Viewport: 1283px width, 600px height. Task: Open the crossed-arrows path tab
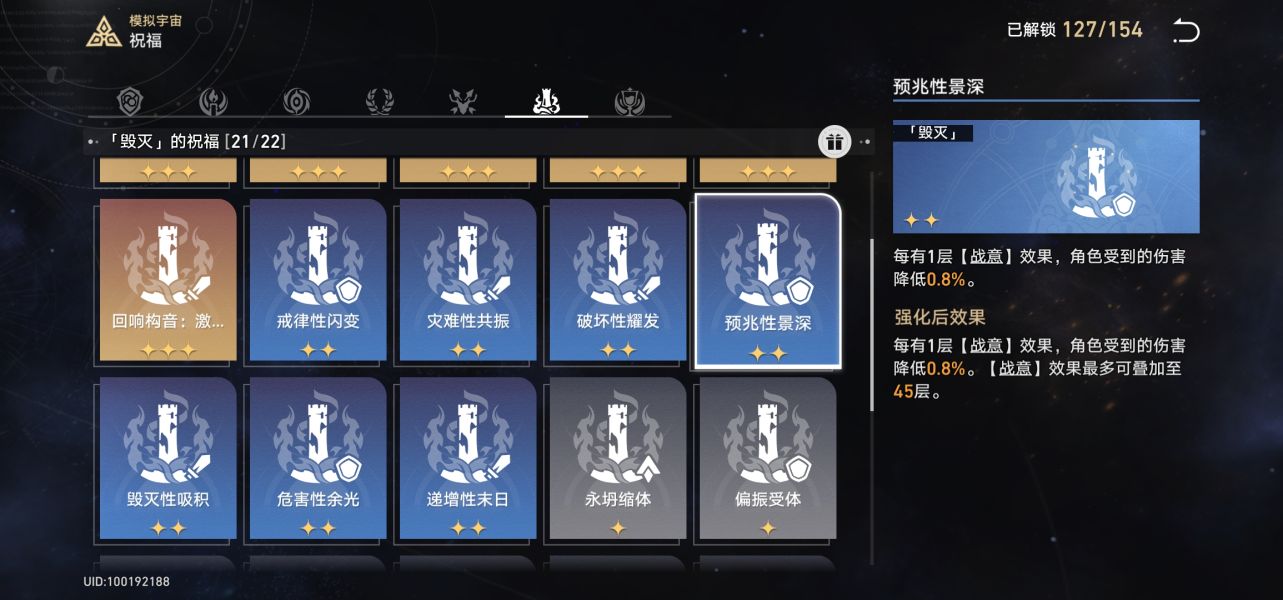click(463, 101)
